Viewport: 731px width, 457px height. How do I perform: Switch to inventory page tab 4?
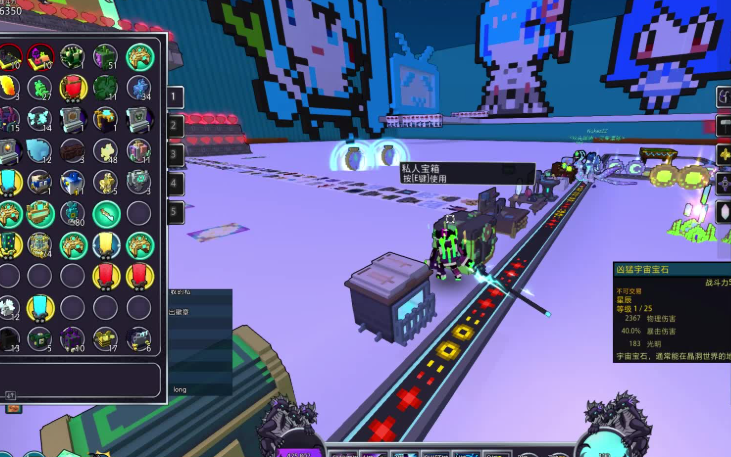point(175,184)
